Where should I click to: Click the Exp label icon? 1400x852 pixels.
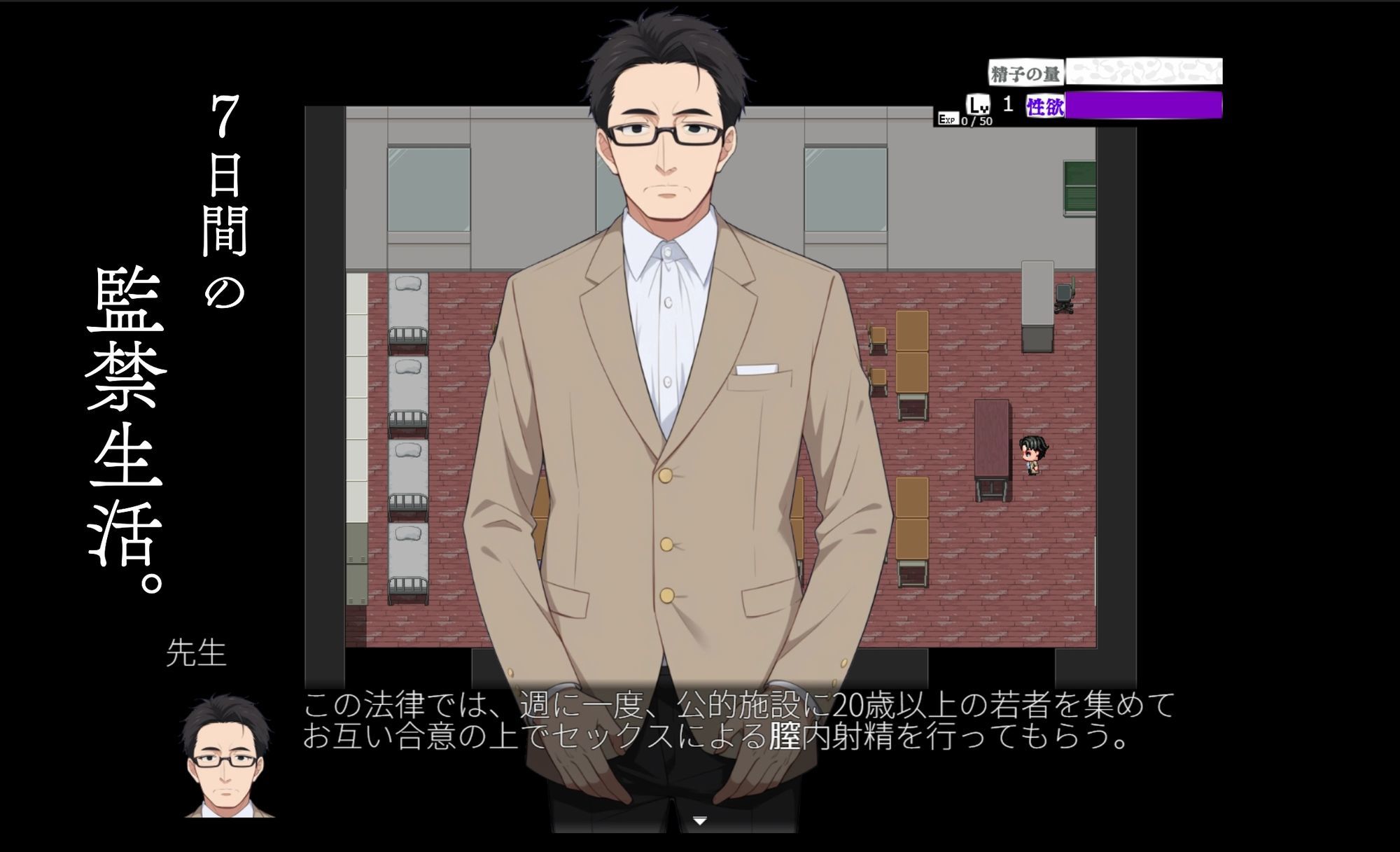pyautogui.click(x=949, y=120)
